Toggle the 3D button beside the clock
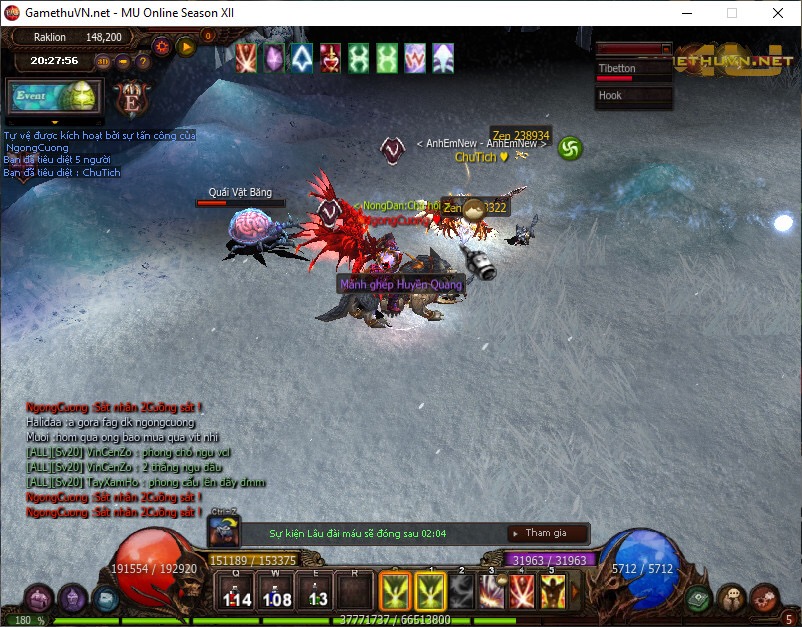The height and width of the screenshot is (627, 802). tap(103, 61)
